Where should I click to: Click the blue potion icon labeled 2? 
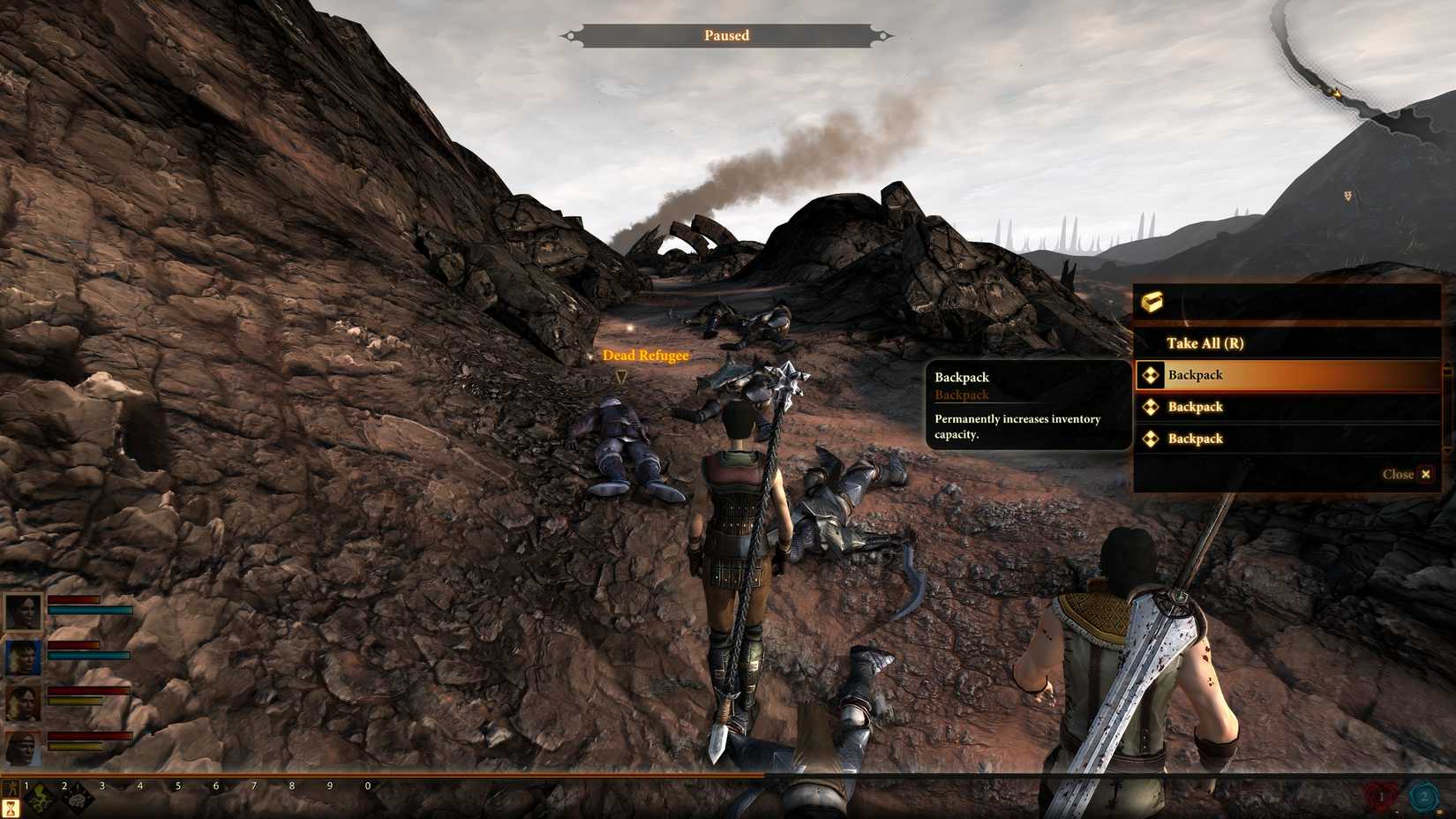pos(1422,794)
